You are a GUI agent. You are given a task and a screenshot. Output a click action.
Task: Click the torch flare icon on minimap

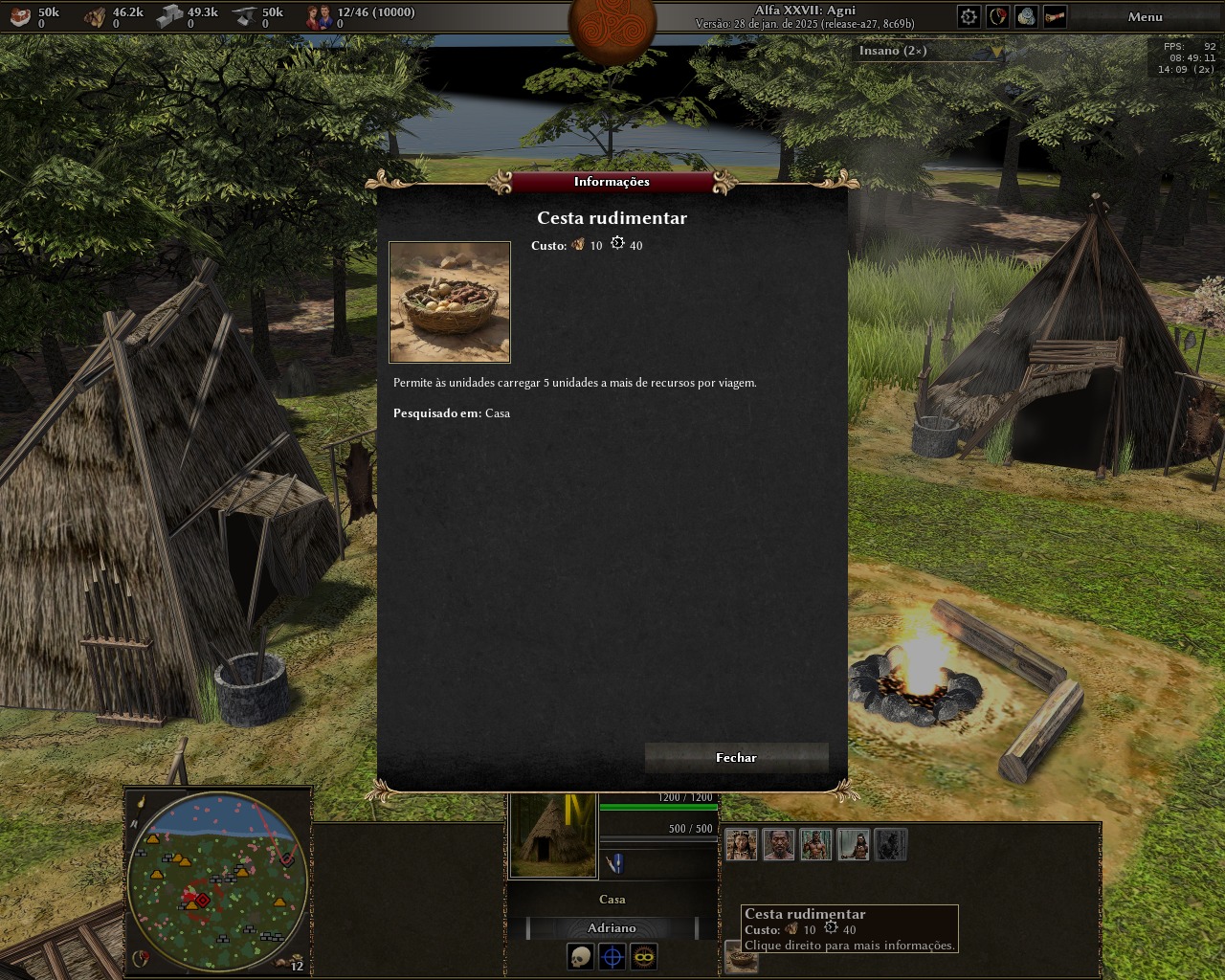click(x=140, y=801)
